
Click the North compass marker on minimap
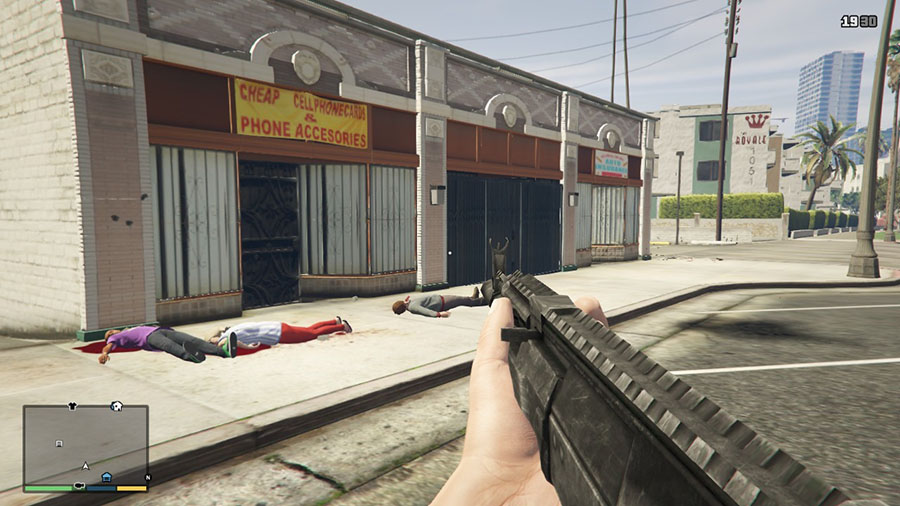(146, 477)
